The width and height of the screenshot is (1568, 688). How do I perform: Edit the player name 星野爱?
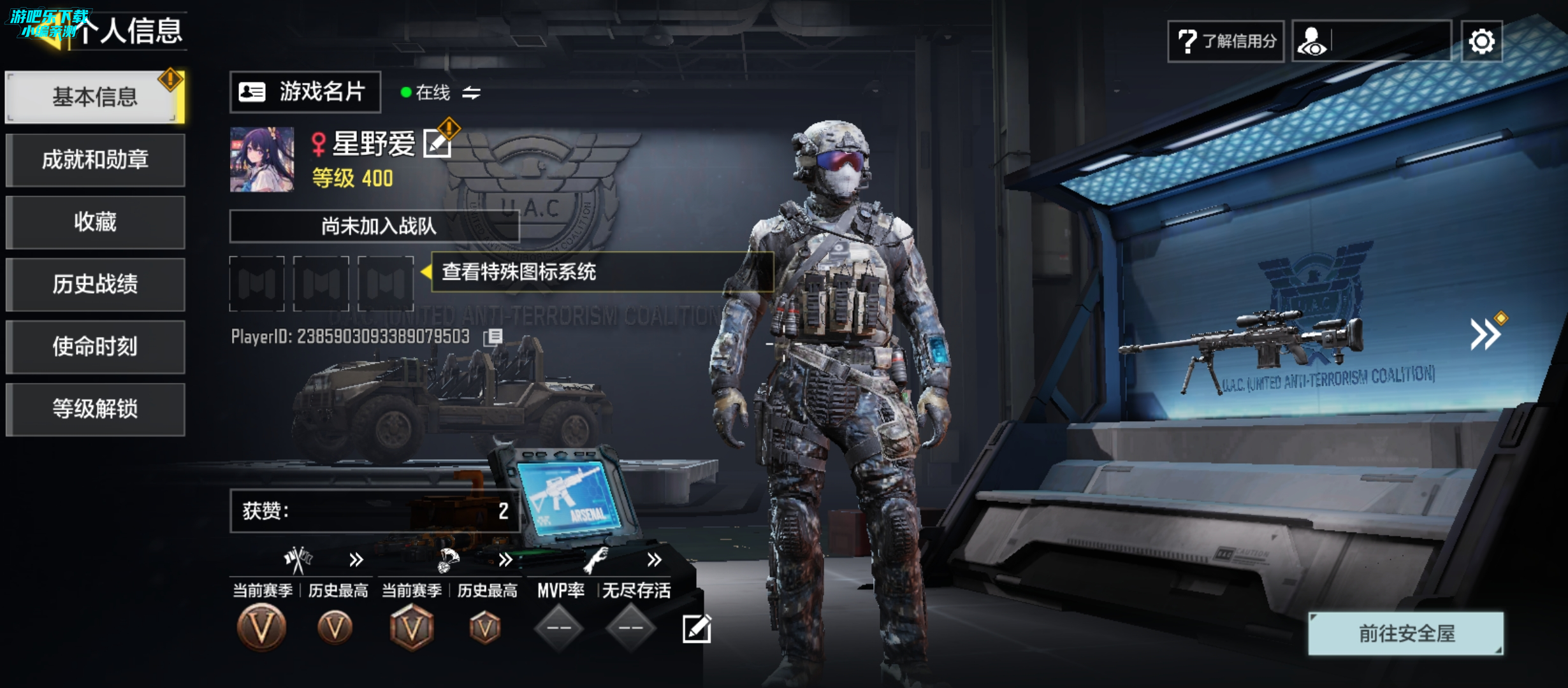click(437, 143)
